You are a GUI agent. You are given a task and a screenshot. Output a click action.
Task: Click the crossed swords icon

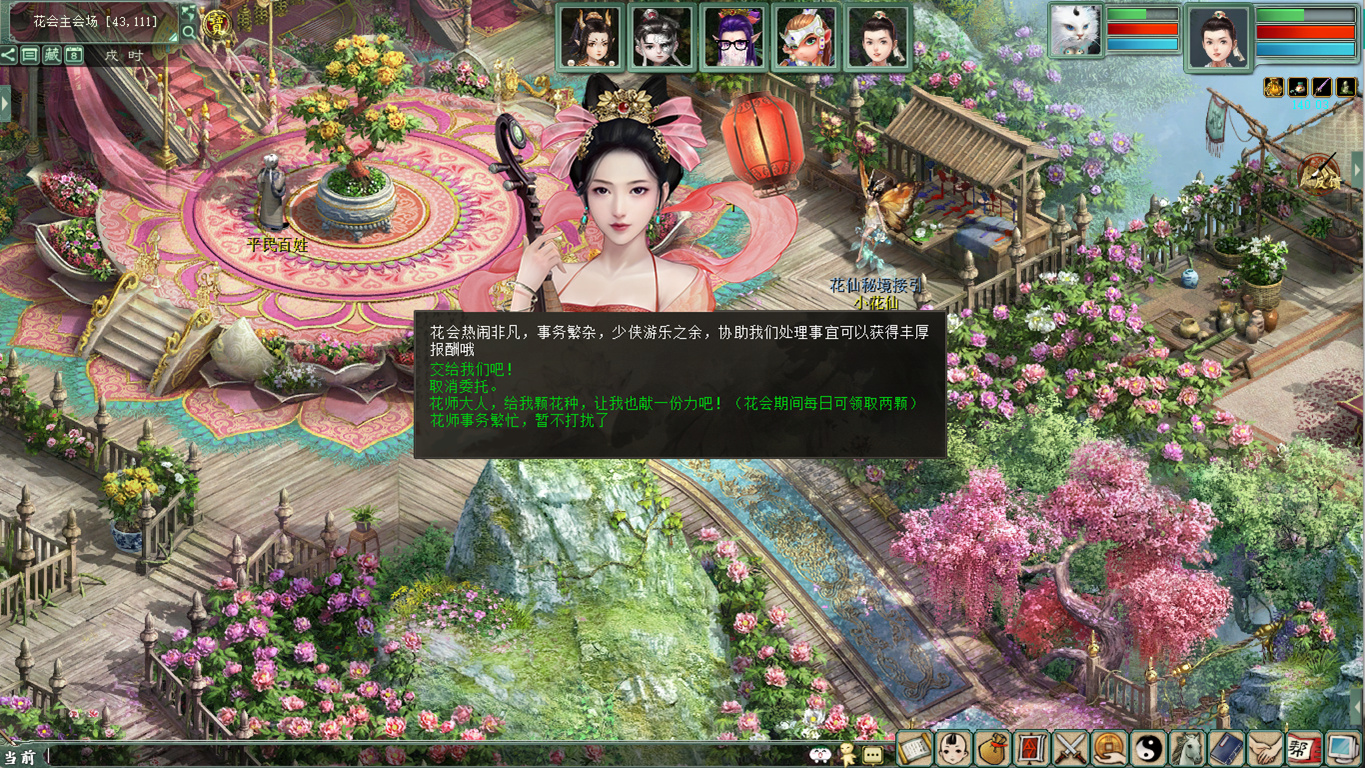click(x=1070, y=748)
